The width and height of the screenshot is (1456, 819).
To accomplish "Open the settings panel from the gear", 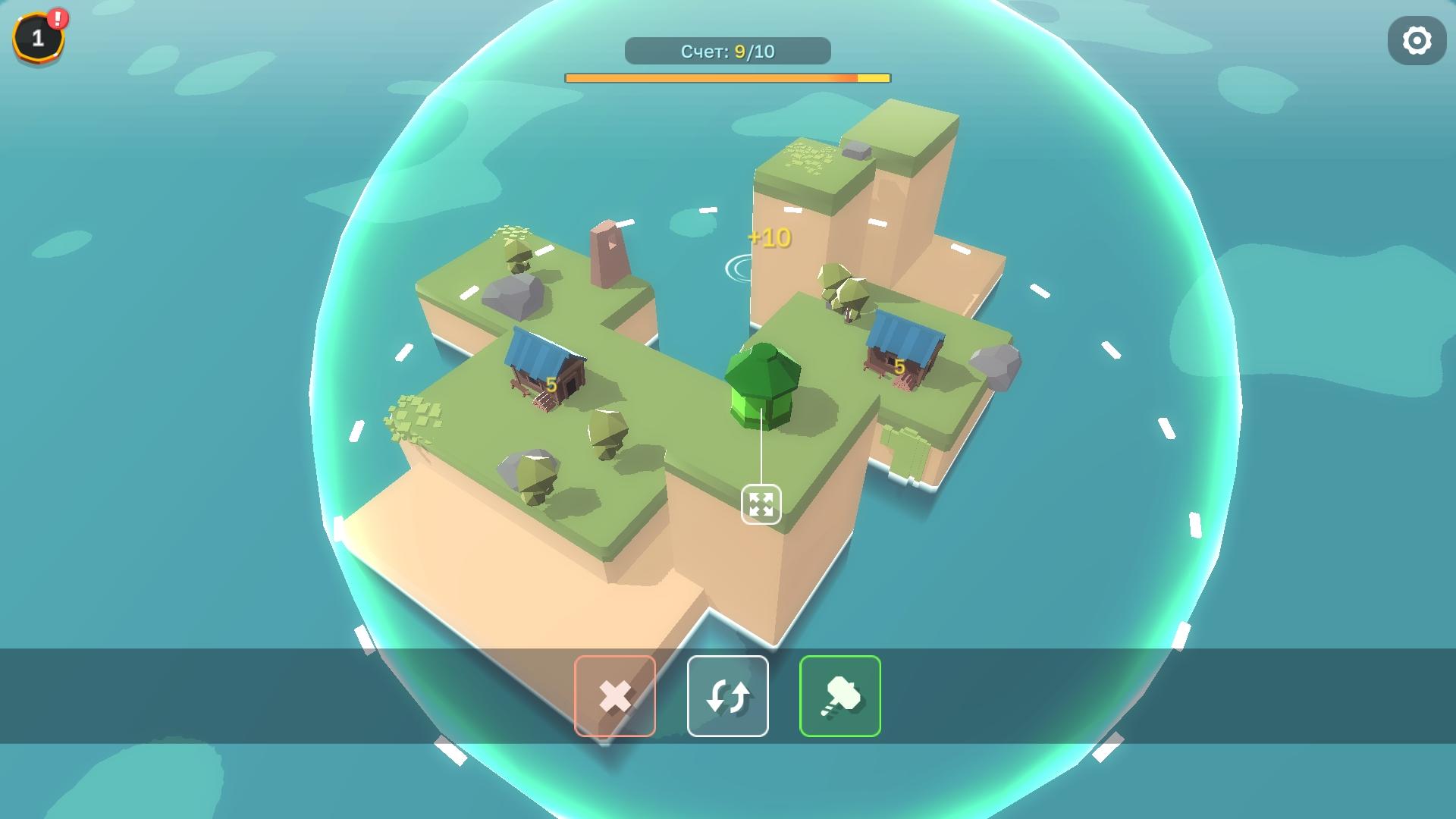I will point(1417,39).
